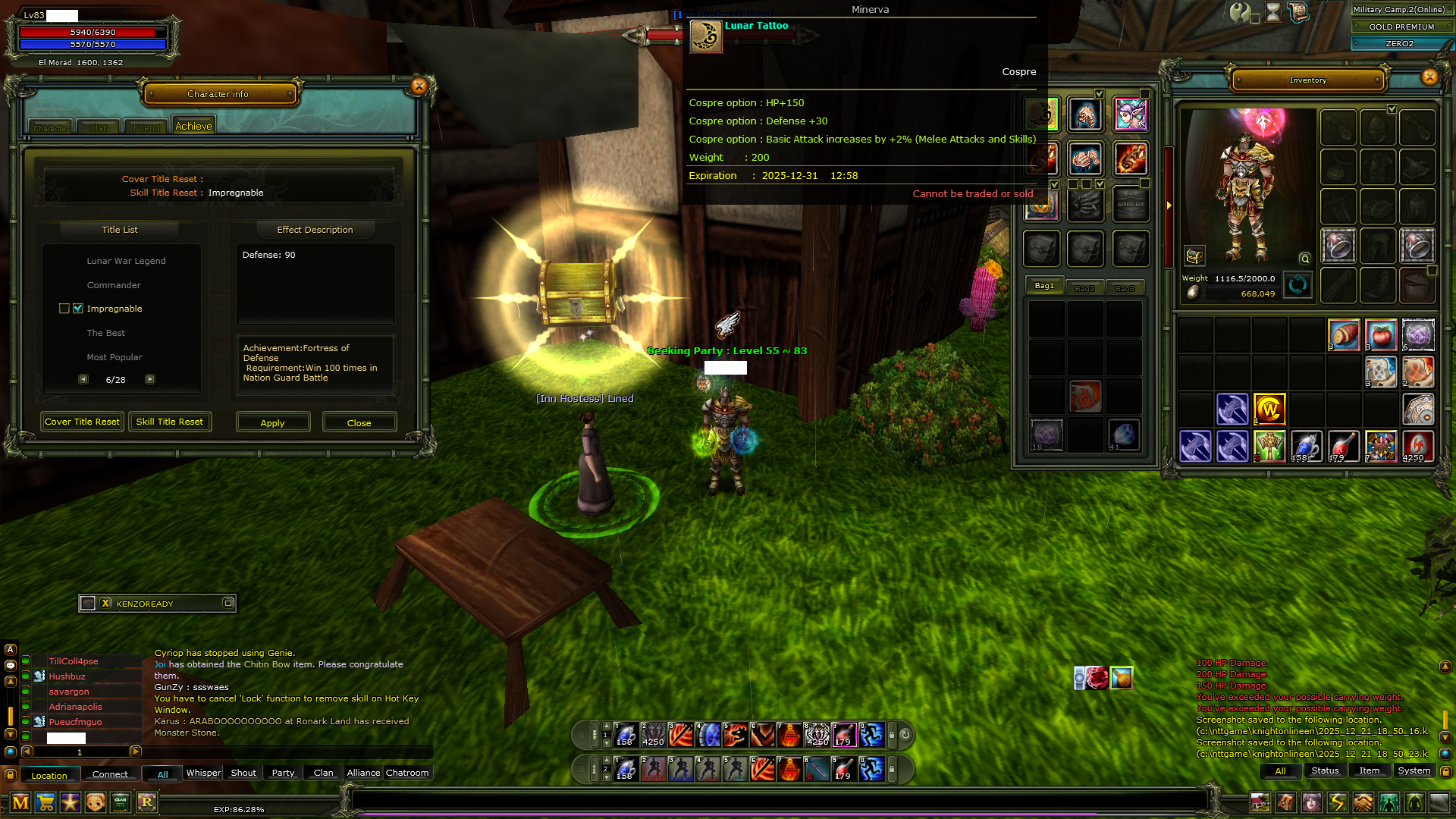Click the Skill Title Reset button
The image size is (1456, 819).
pyautogui.click(x=169, y=422)
